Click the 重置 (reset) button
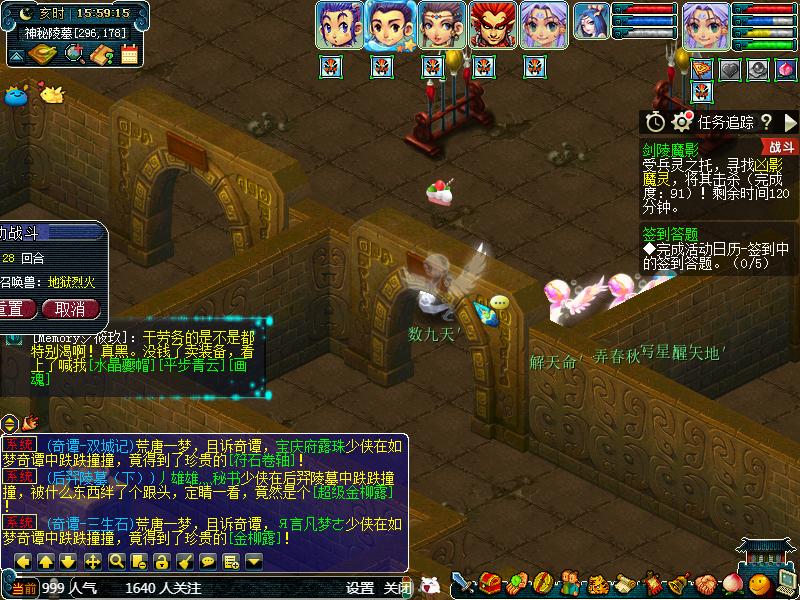 click(14, 309)
